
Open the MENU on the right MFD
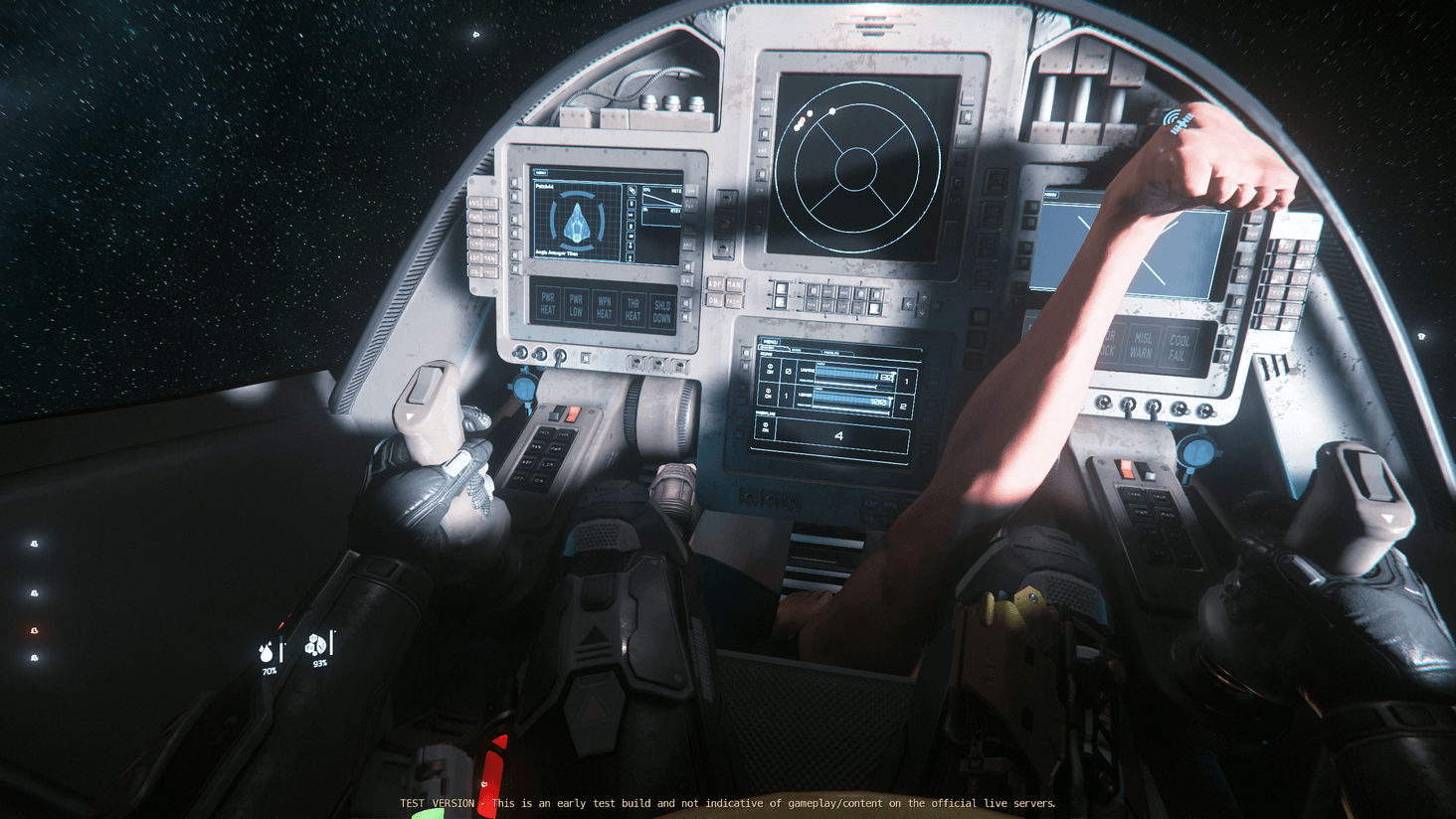tap(1051, 194)
